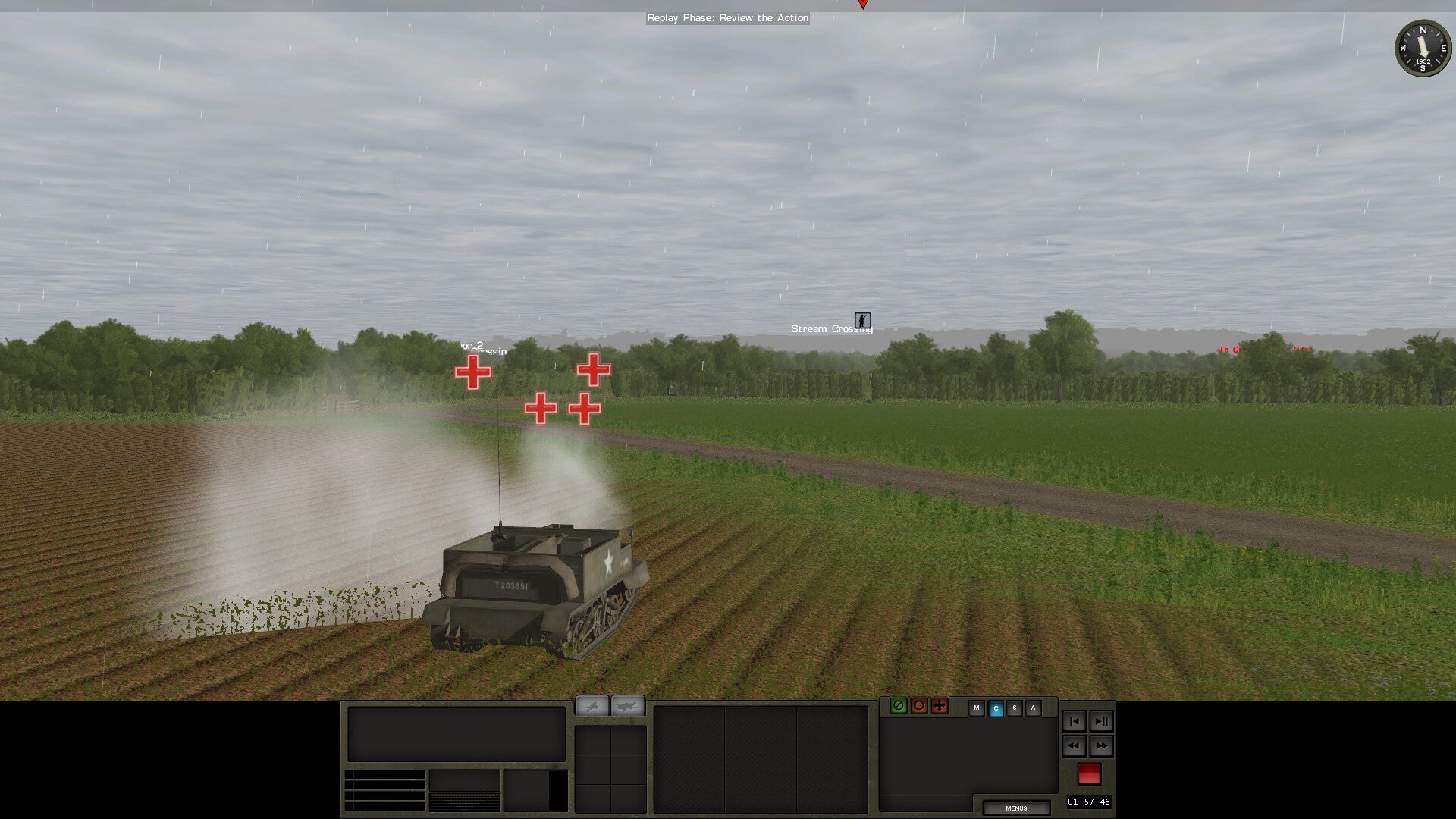The width and height of the screenshot is (1456, 819).
Task: Toggle the M display mode button
Action: 977,708
